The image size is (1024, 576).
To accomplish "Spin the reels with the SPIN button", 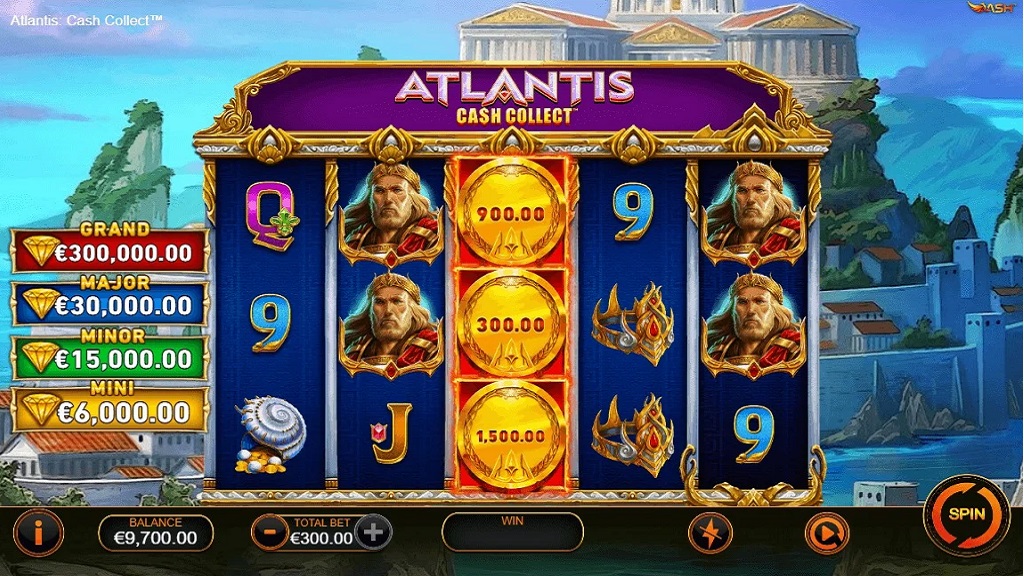I will point(966,515).
